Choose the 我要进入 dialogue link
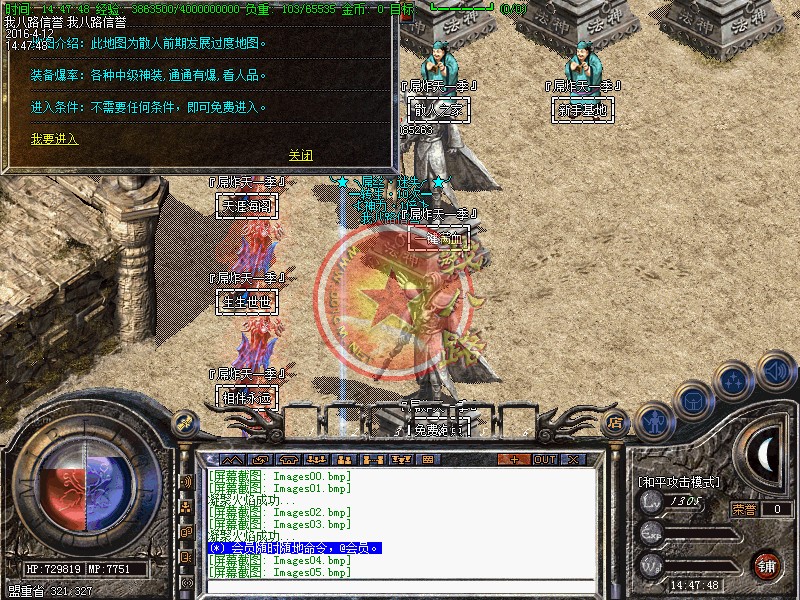 pyautogui.click(x=54, y=139)
